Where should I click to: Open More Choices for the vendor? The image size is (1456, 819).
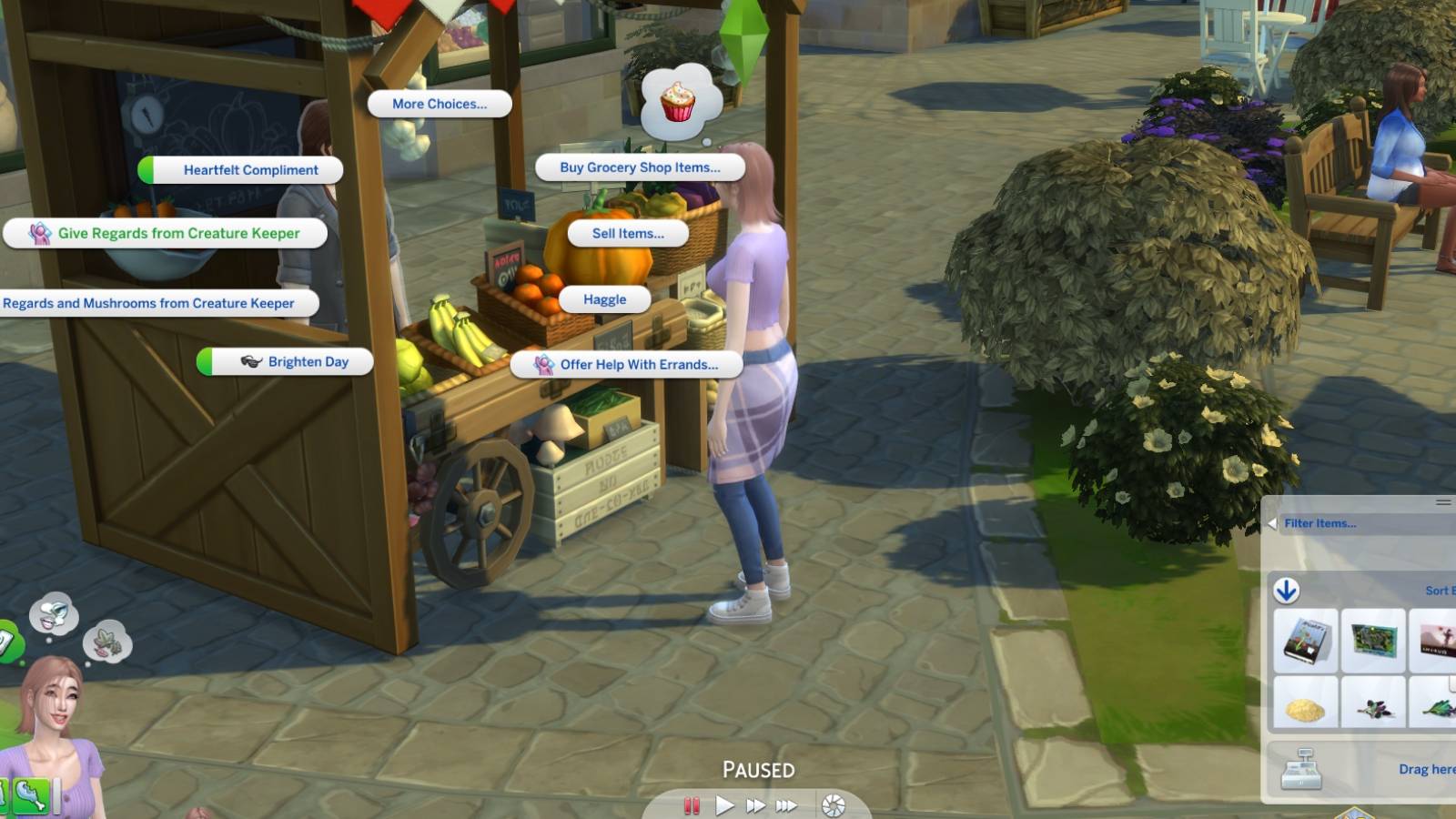pos(440,104)
